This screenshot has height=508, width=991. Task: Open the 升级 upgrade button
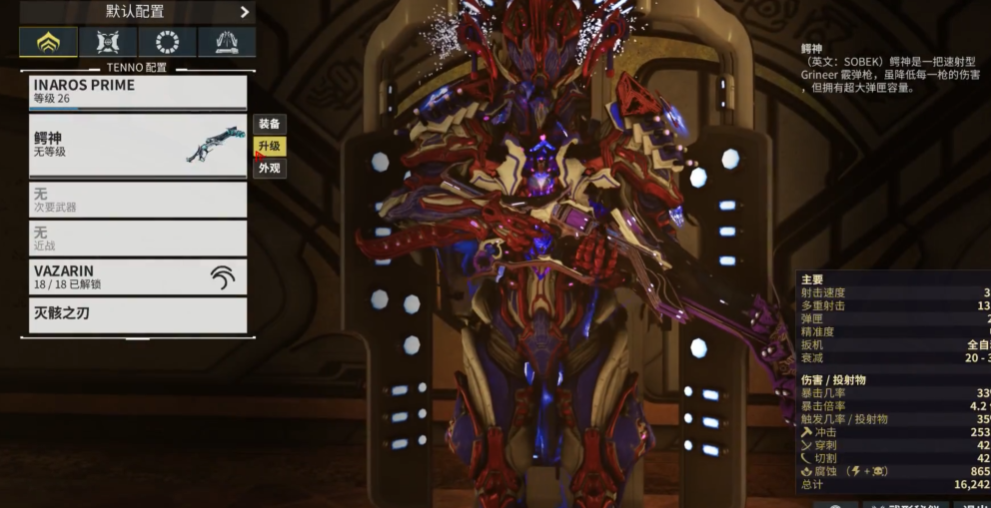click(x=269, y=146)
